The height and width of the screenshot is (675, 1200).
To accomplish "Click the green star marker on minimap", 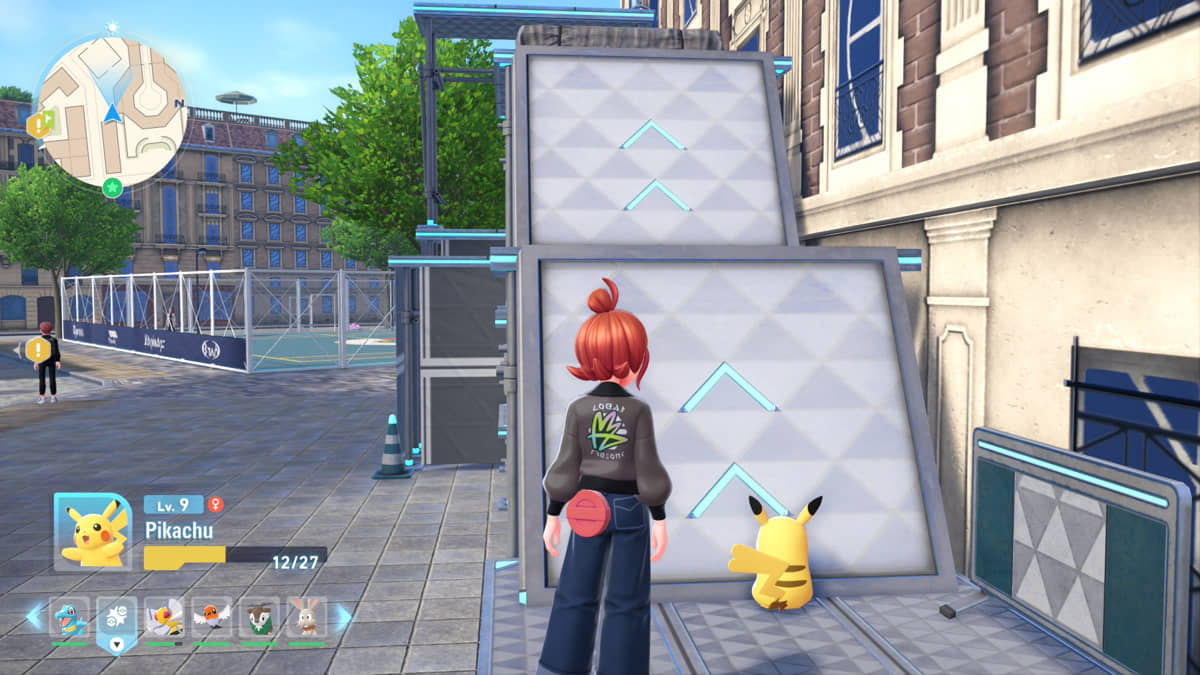I will click(x=112, y=186).
